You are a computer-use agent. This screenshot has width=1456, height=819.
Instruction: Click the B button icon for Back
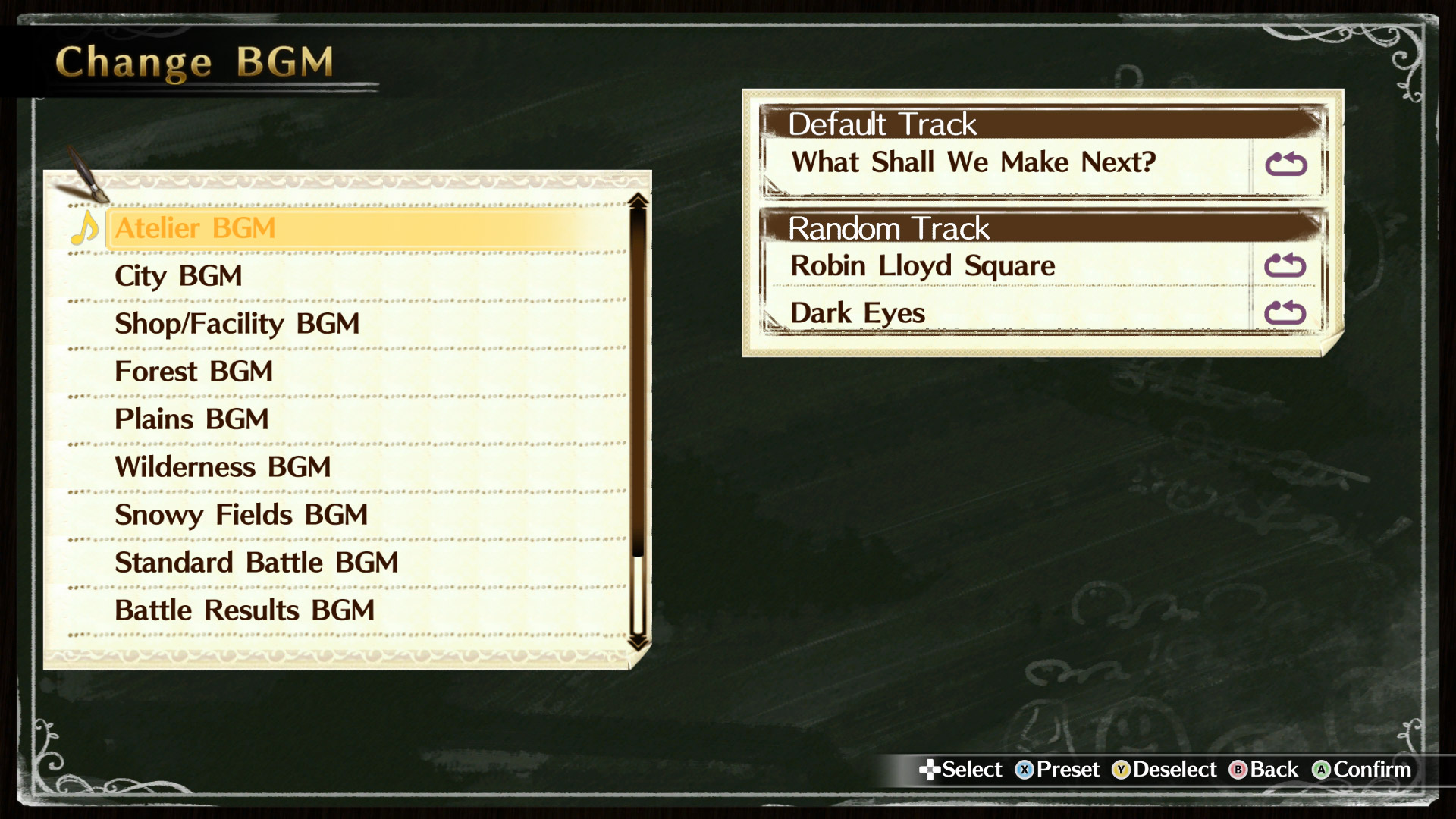pos(1239,770)
